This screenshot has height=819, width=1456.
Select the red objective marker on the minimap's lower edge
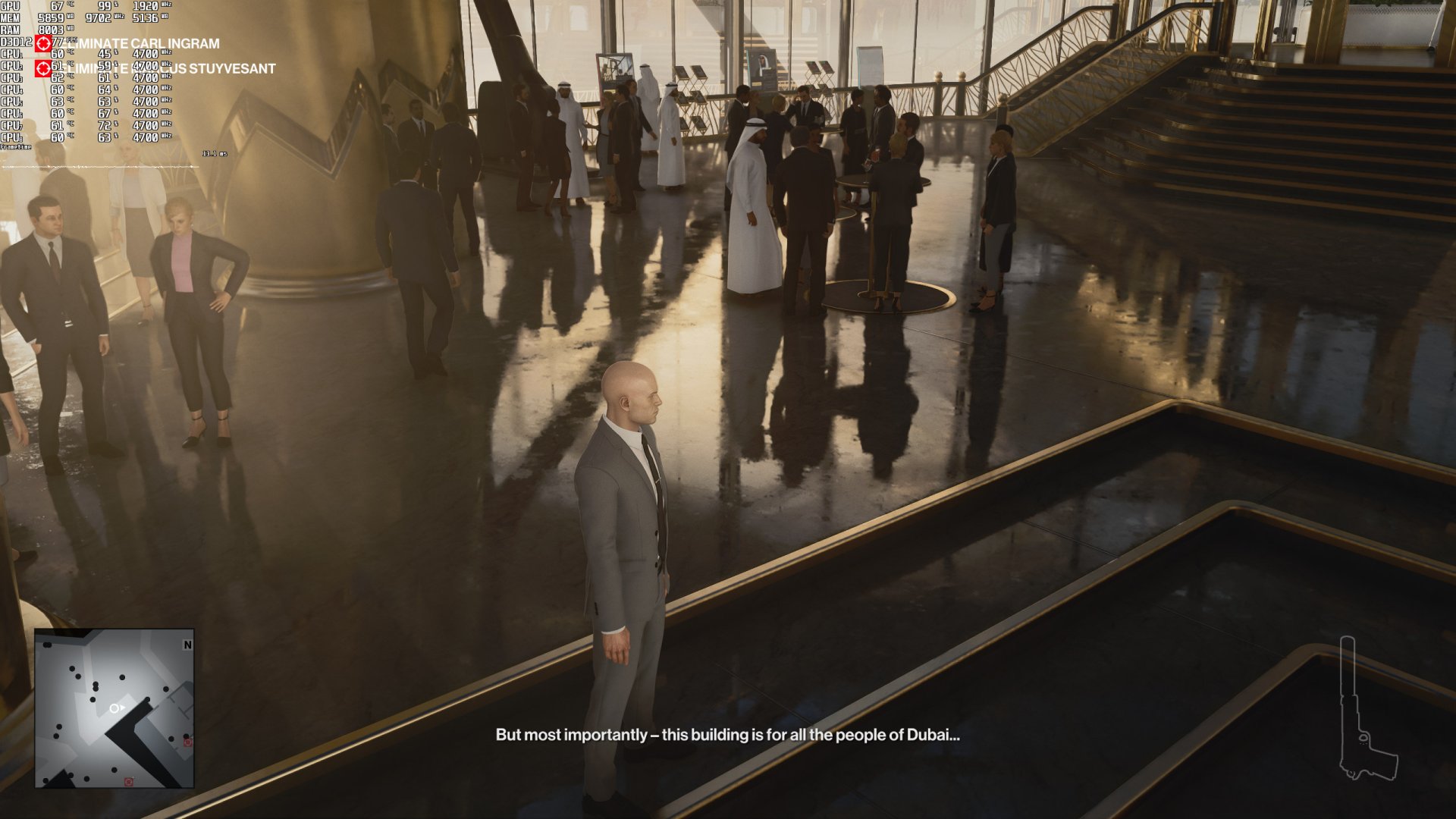coord(129,781)
